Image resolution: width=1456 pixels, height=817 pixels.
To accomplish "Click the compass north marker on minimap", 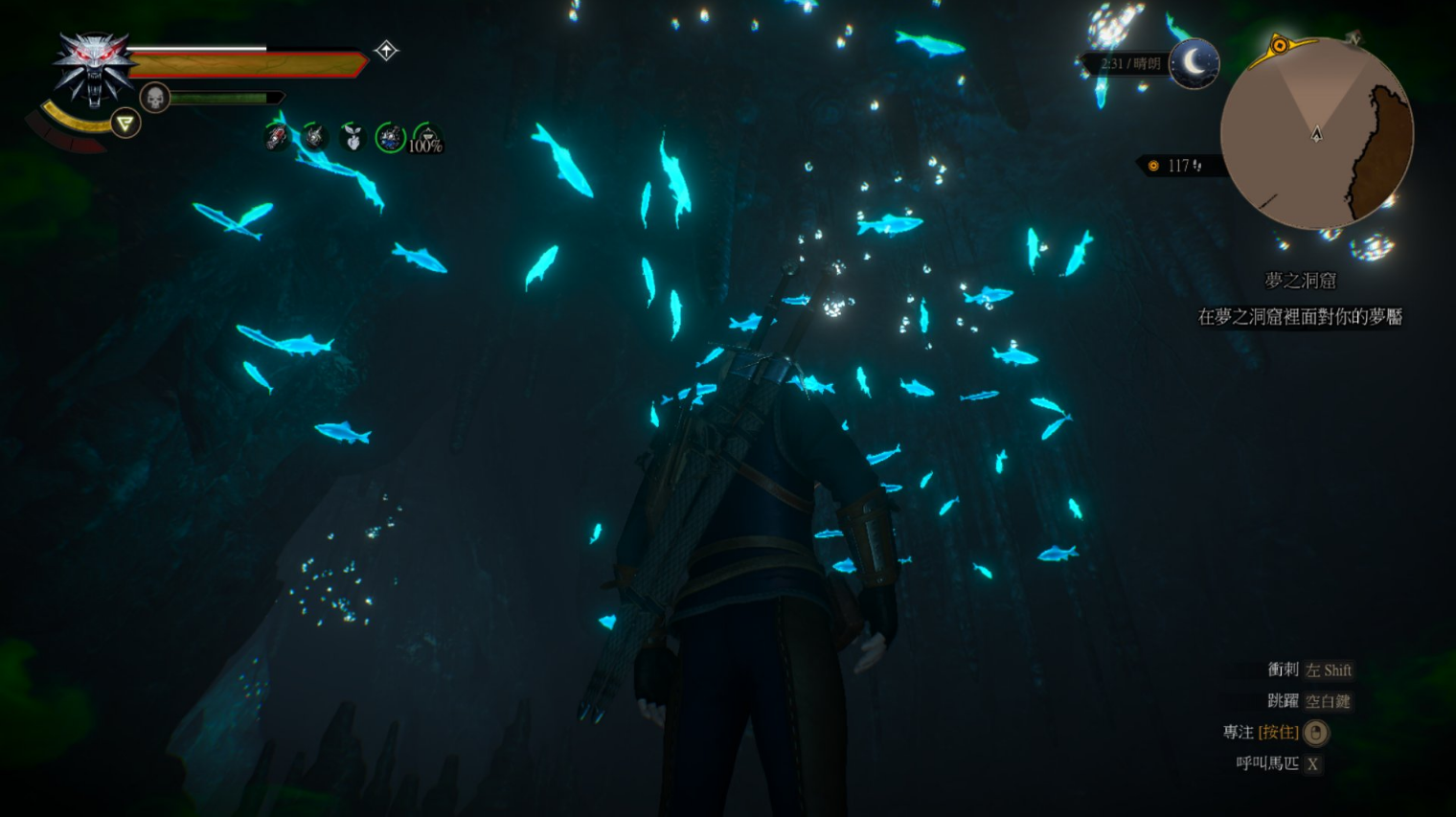I will 1353,38.
